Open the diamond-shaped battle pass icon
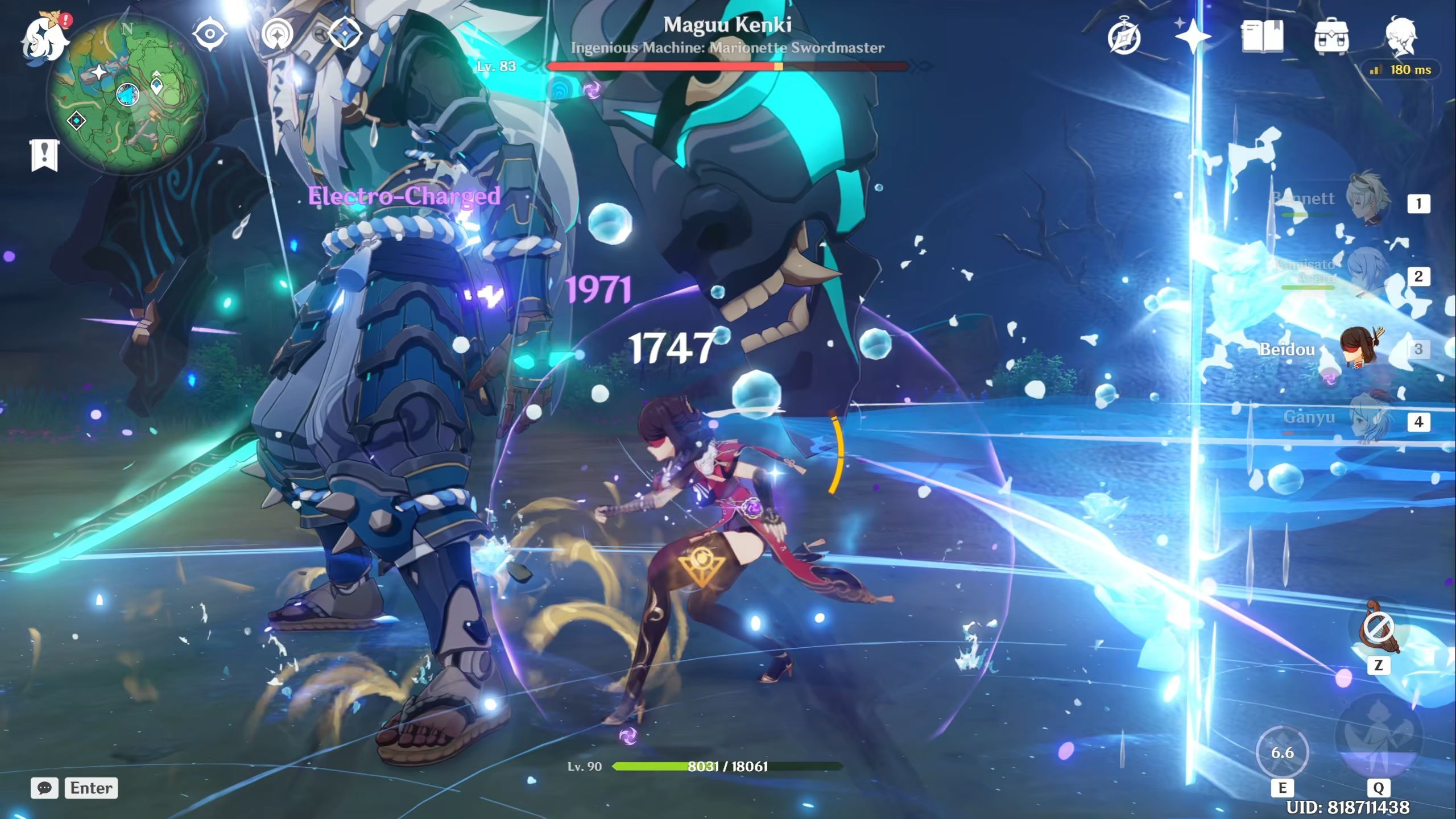The height and width of the screenshot is (819, 1456). coord(345,34)
